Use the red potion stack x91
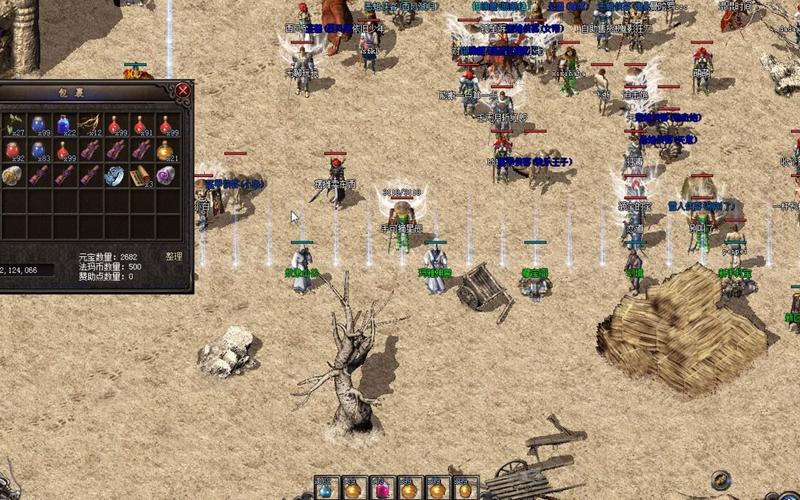 (141, 124)
